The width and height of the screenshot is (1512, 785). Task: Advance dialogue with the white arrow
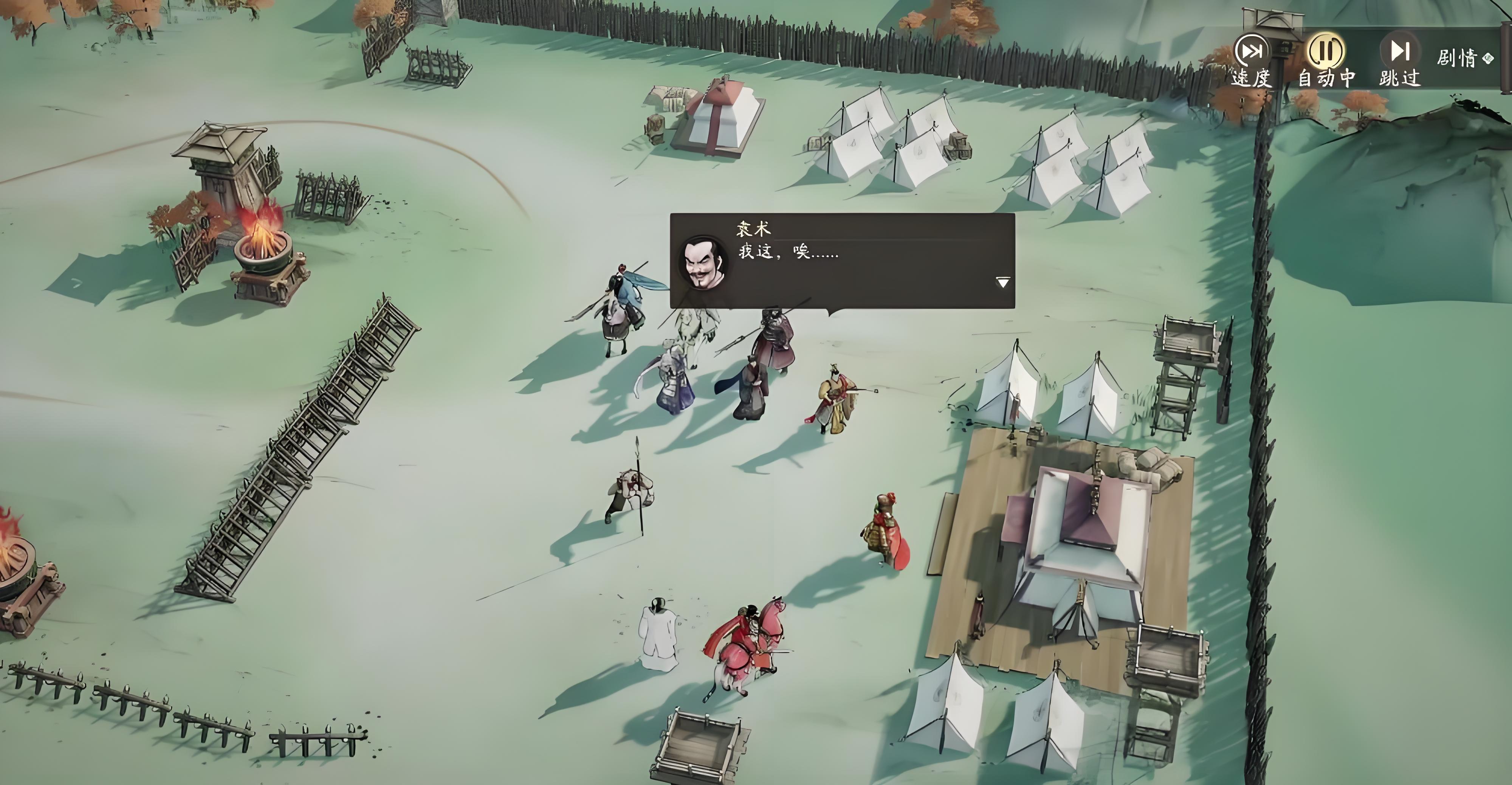coord(1002,283)
